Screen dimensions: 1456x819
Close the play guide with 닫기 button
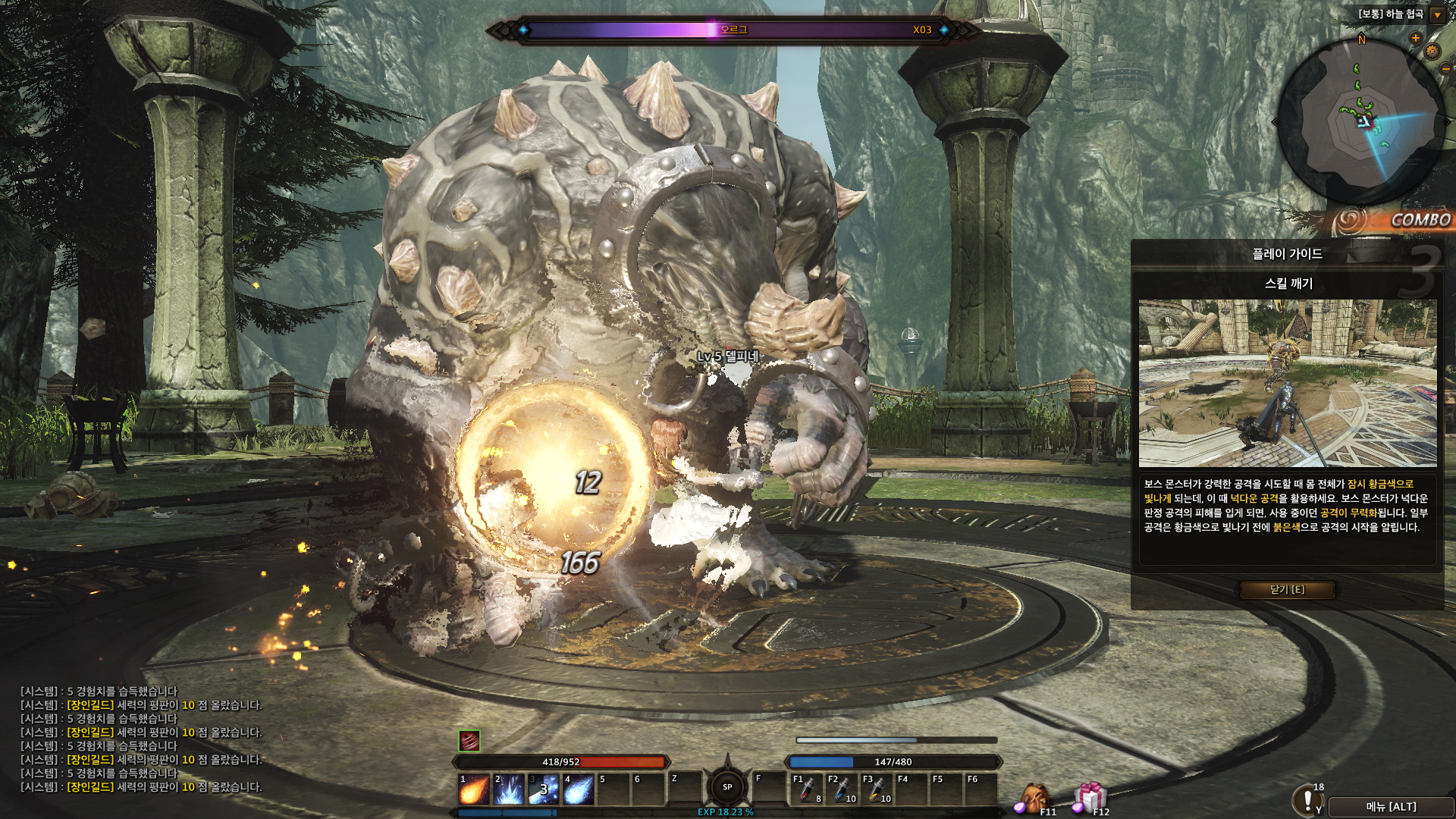click(x=1287, y=589)
